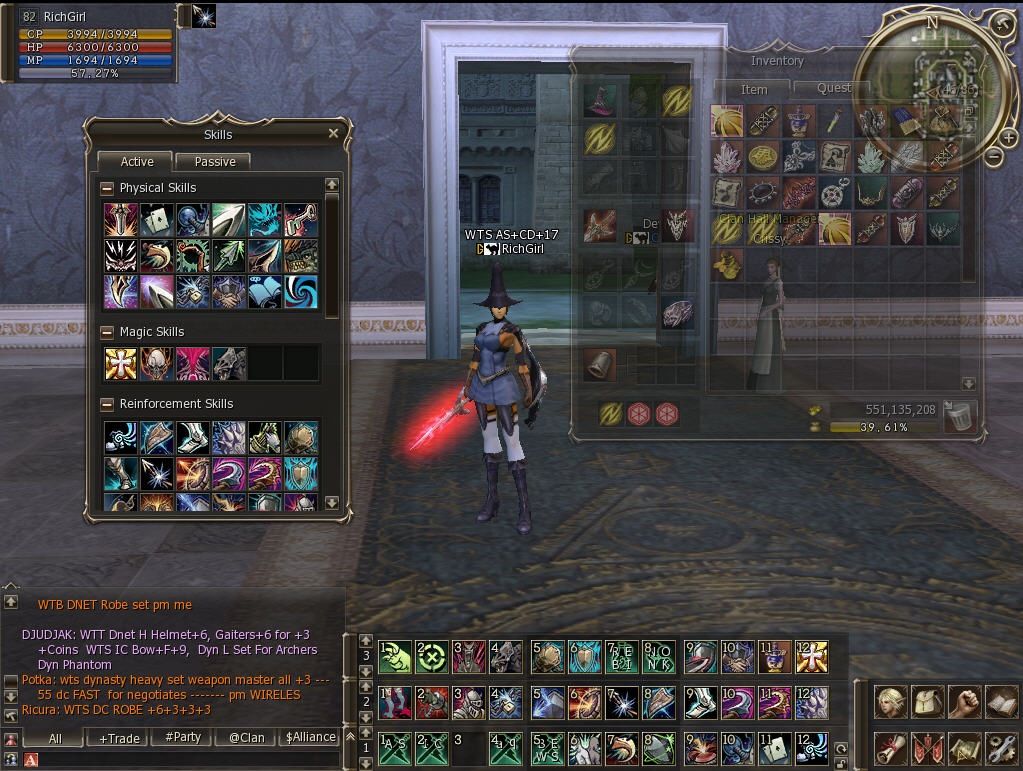
Task: Zoom out the minimap with minus button
Action: [x=995, y=157]
